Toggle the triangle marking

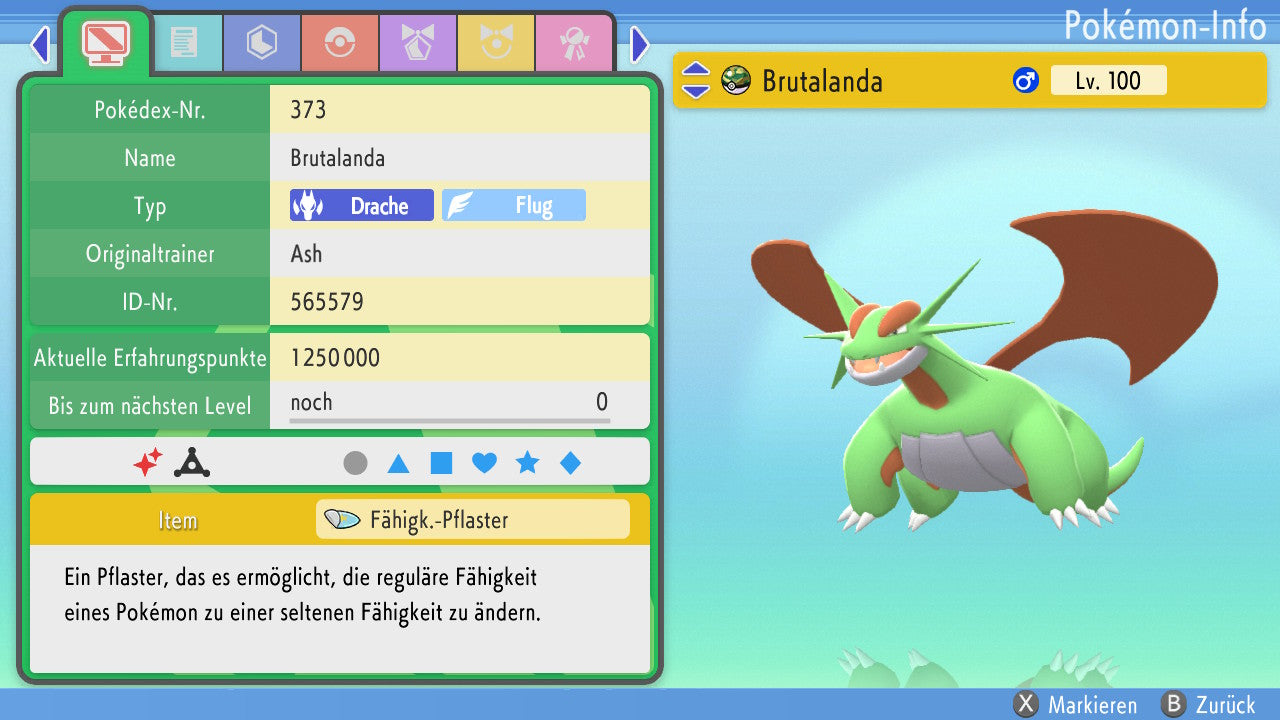pyautogui.click(x=398, y=463)
